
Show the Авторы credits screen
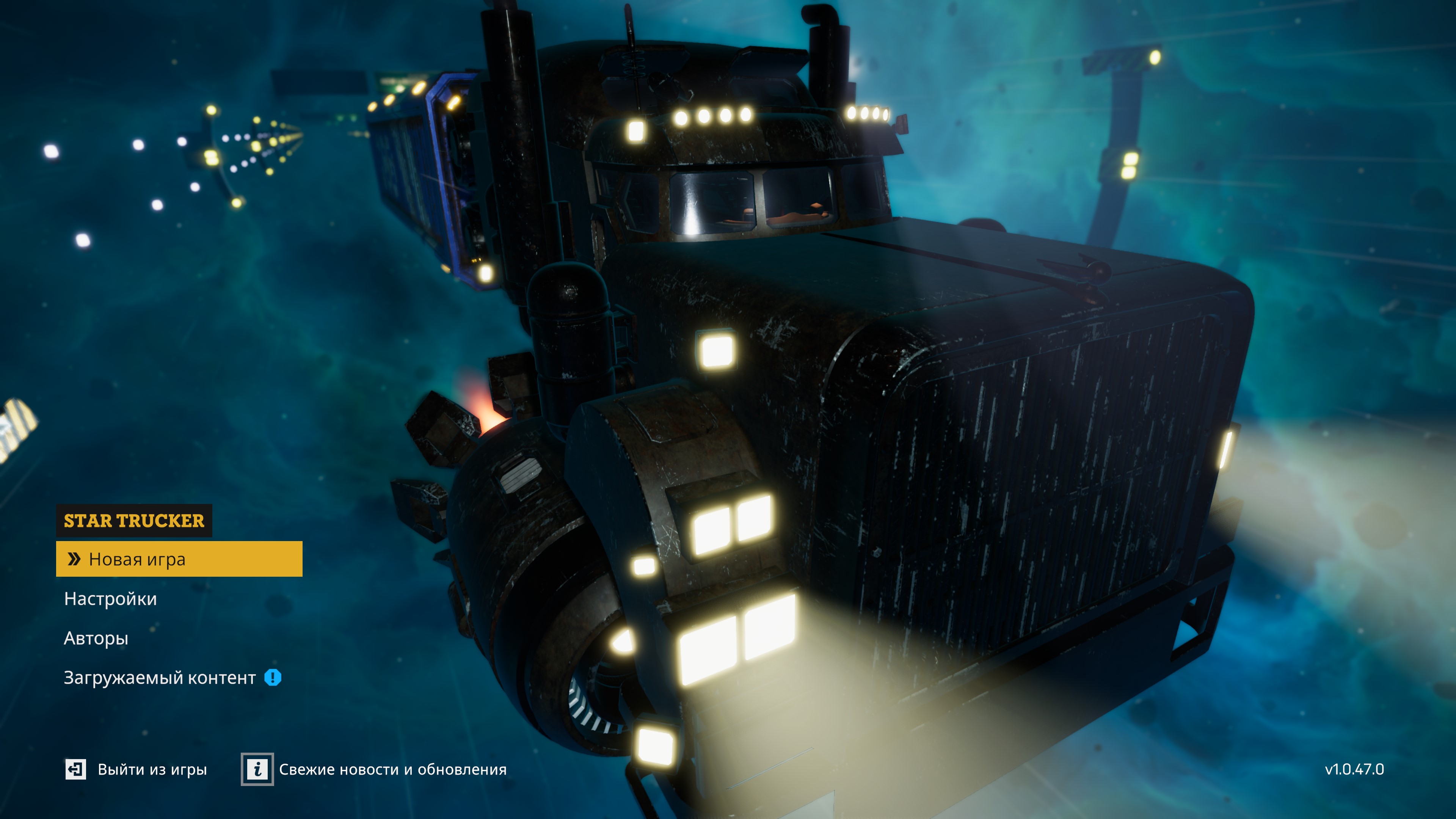[x=96, y=638]
